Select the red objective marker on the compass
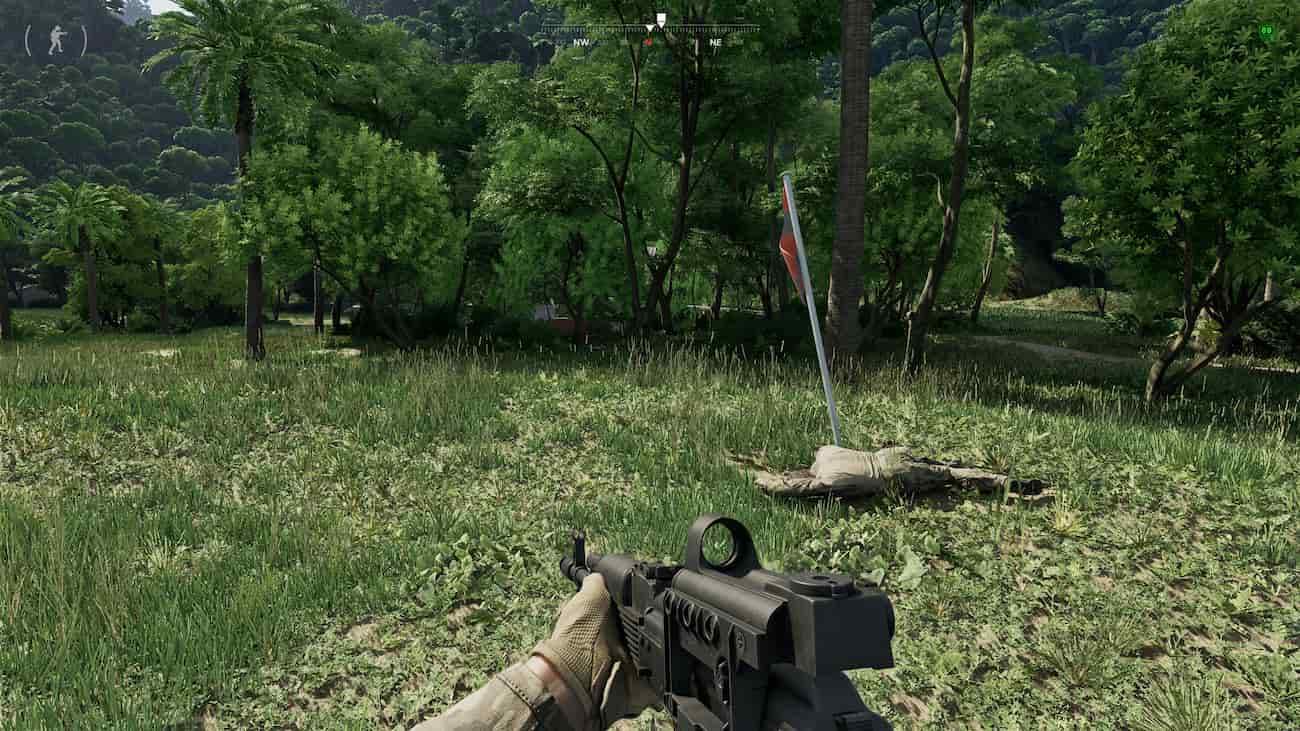Viewport: 1300px width, 731px height. click(649, 42)
